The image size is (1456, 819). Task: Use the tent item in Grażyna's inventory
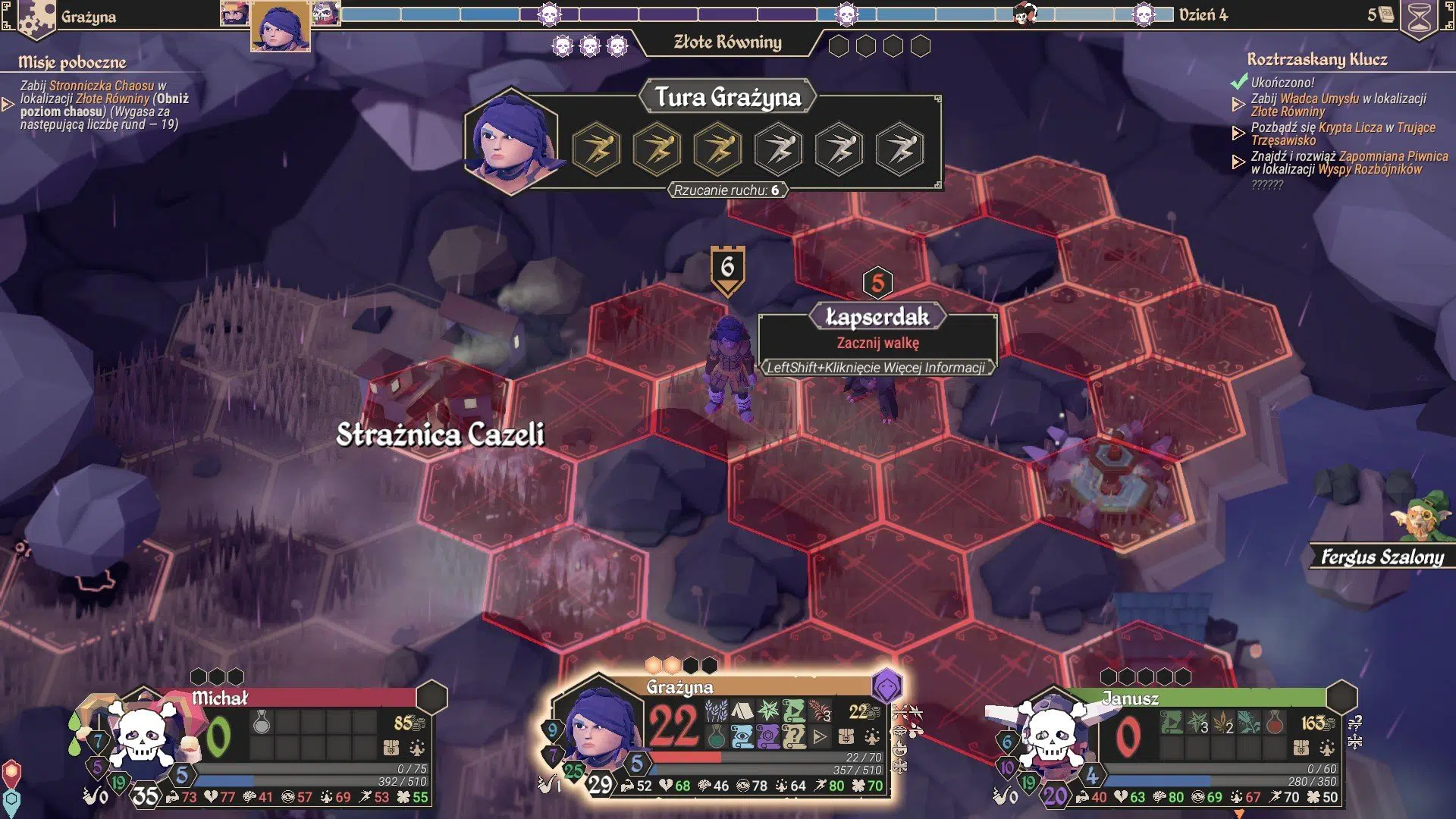pos(742,711)
